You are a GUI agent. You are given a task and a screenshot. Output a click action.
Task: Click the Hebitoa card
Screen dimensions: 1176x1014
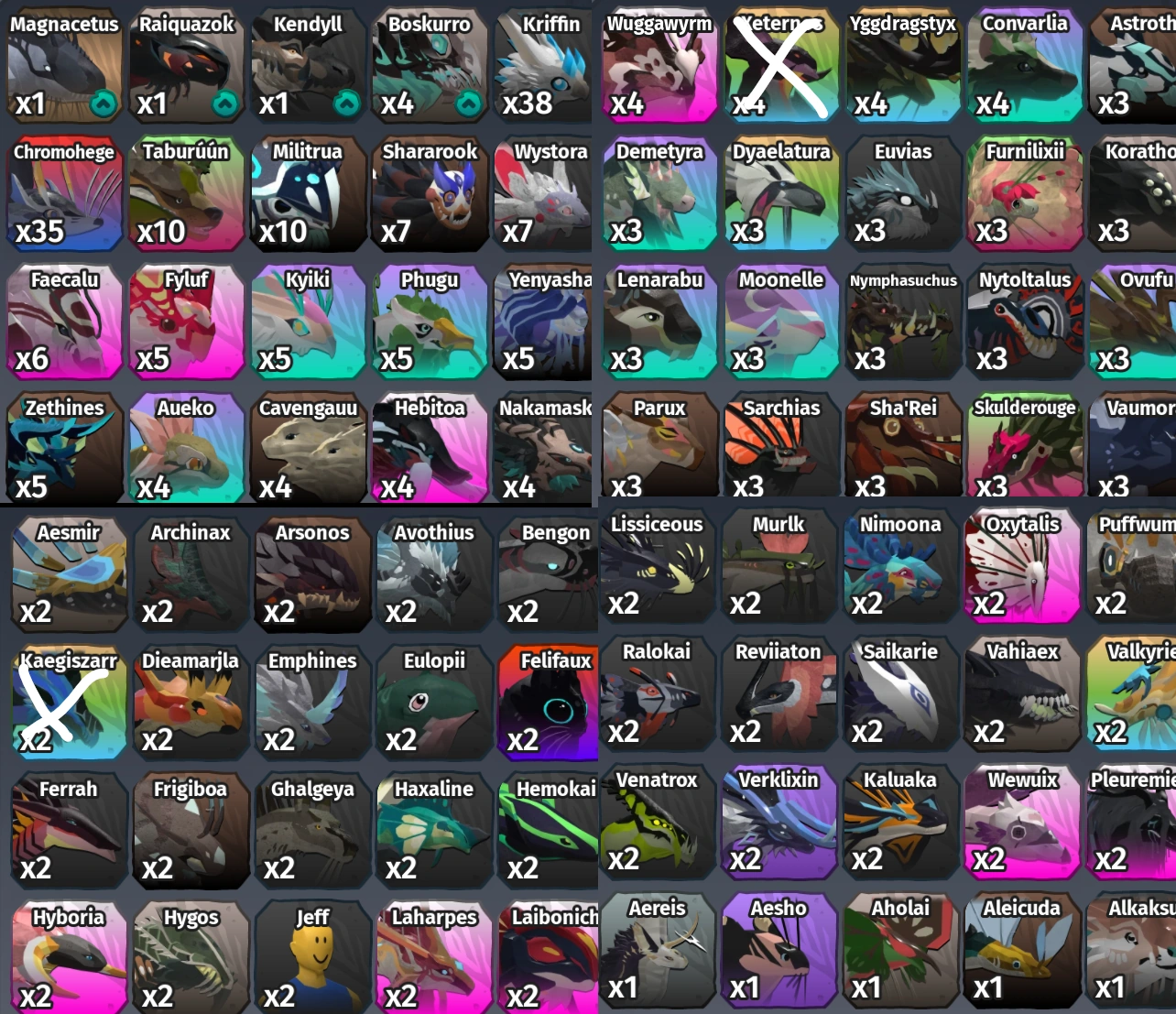click(x=430, y=446)
